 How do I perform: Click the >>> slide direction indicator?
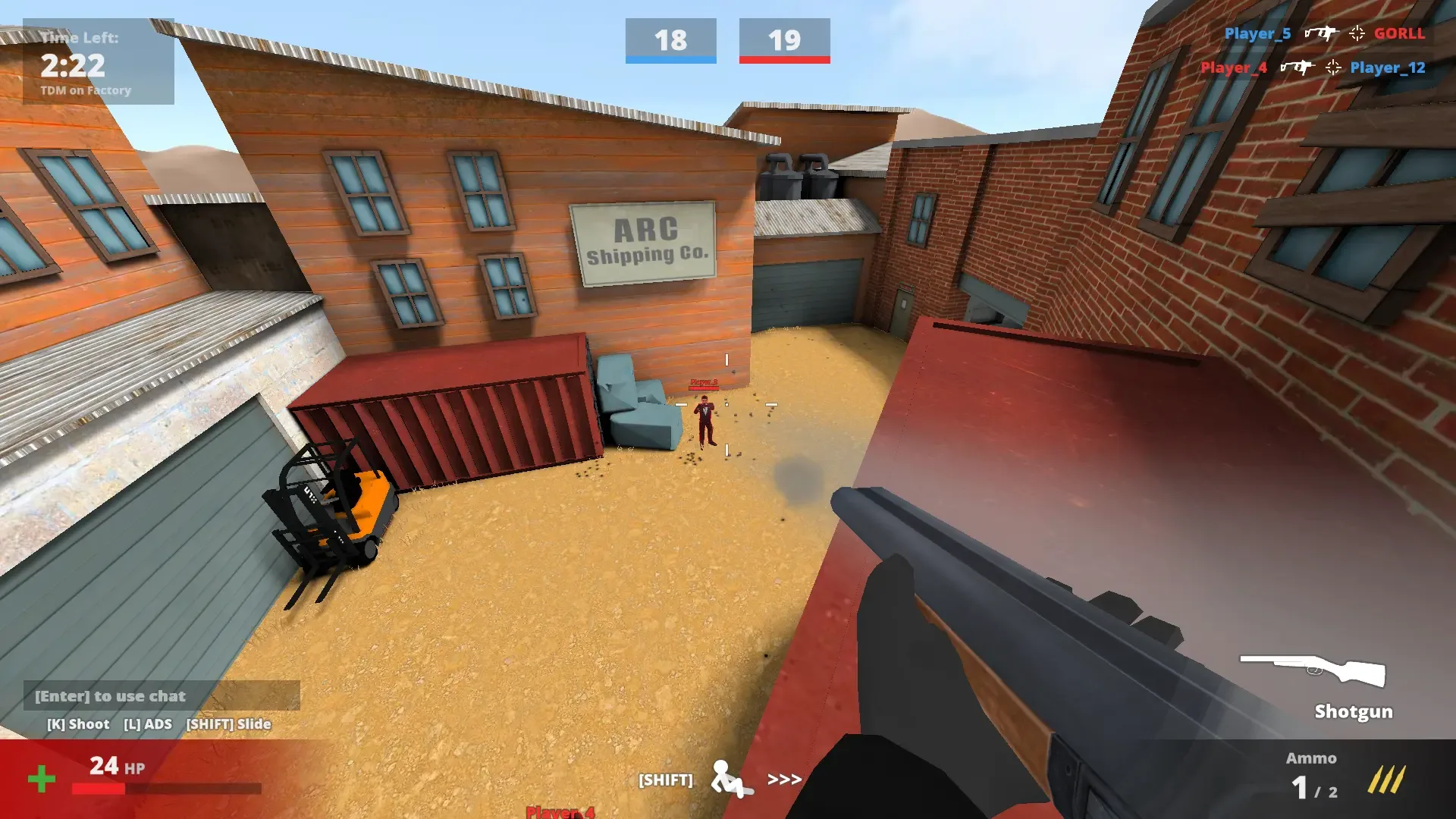click(785, 778)
